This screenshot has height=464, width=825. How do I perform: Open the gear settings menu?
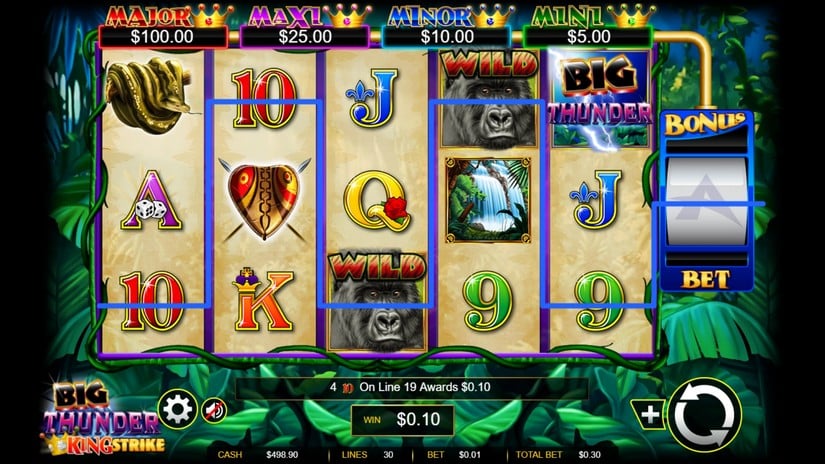point(178,409)
